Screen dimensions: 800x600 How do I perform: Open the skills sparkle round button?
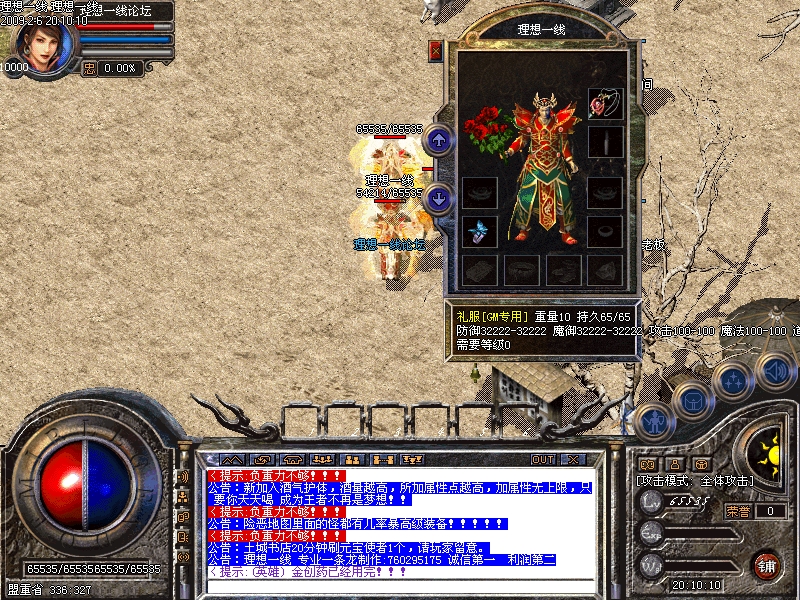pos(732,381)
